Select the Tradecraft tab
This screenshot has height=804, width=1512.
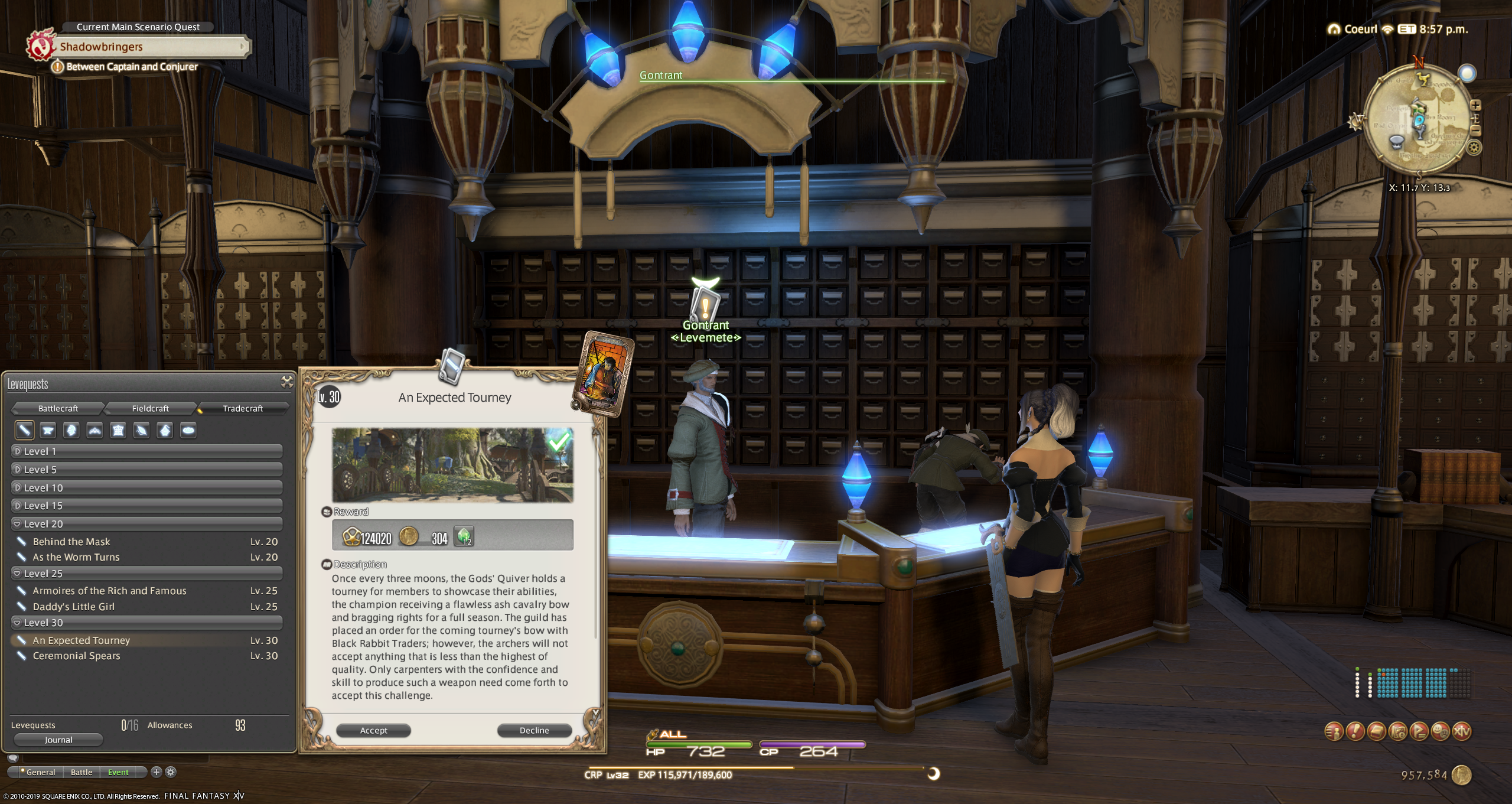click(x=242, y=408)
